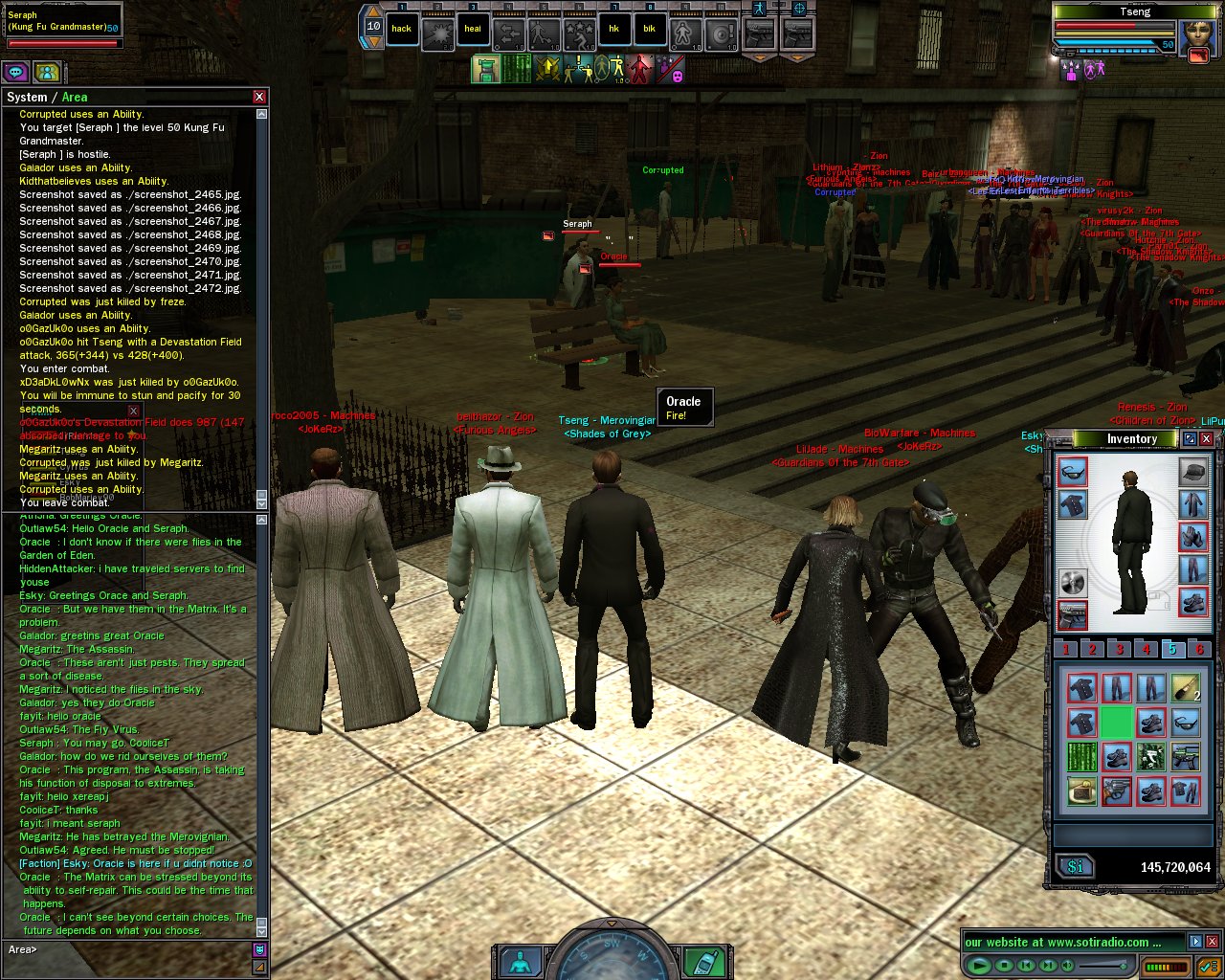Stop playback in the radio player
This screenshot has height=980, width=1225.
click(x=1004, y=966)
